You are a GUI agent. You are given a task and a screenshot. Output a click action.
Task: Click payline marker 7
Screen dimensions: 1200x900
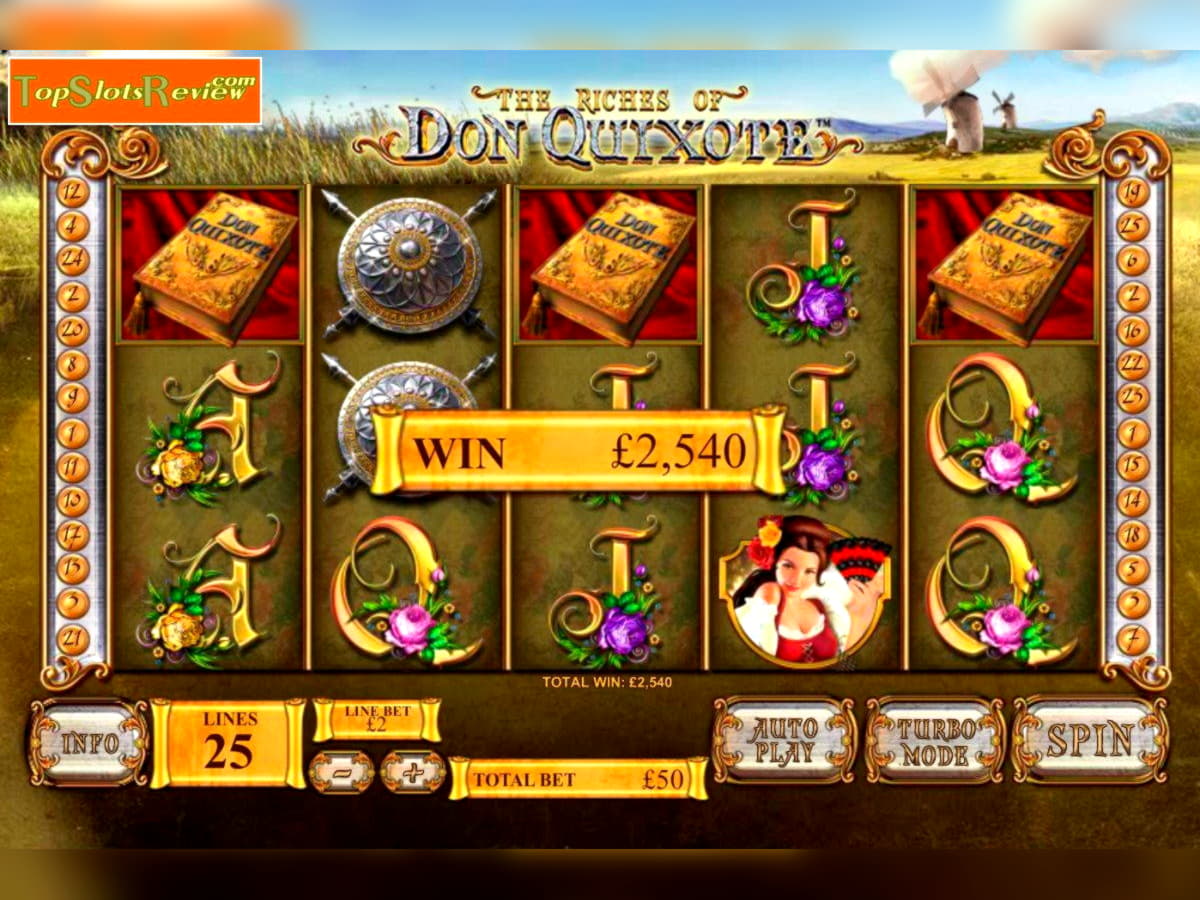(x=1133, y=638)
